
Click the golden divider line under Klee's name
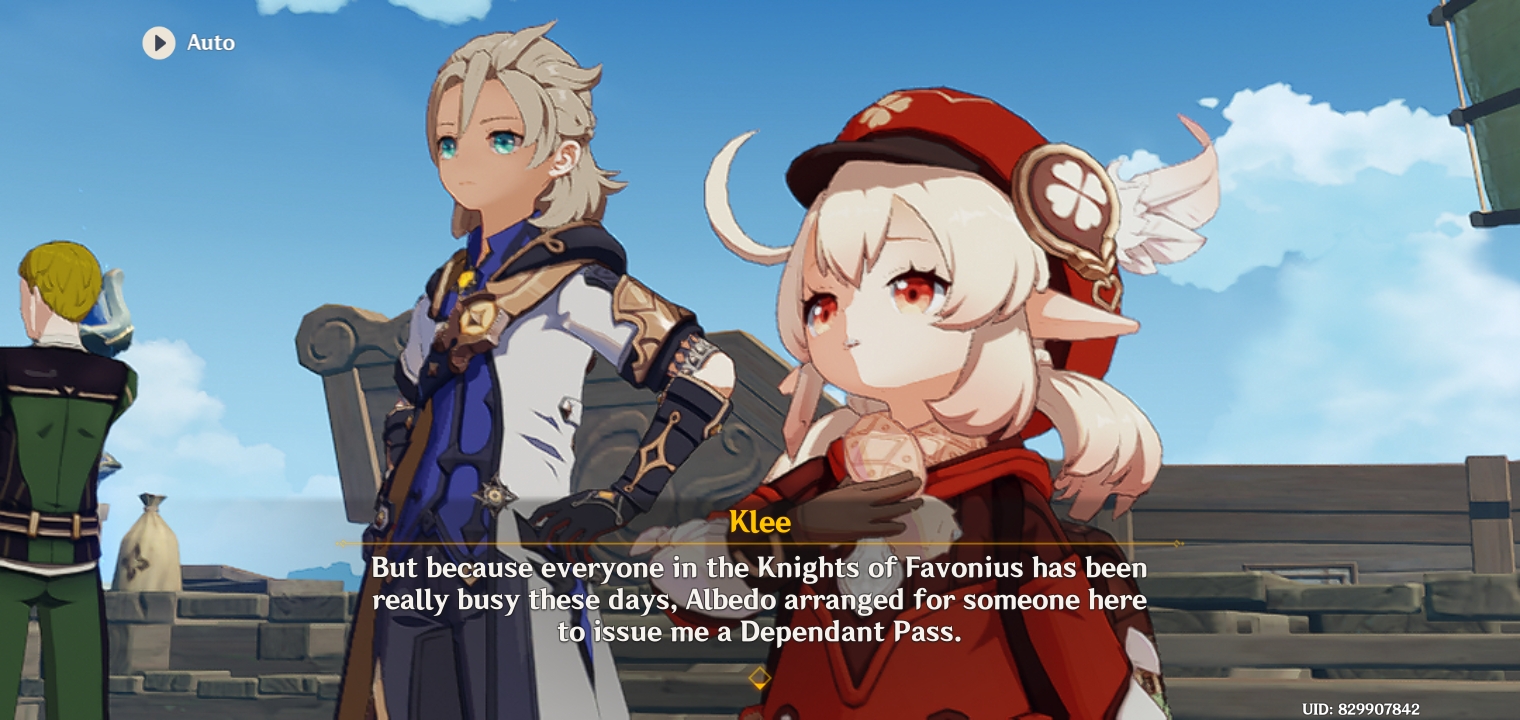point(760,545)
